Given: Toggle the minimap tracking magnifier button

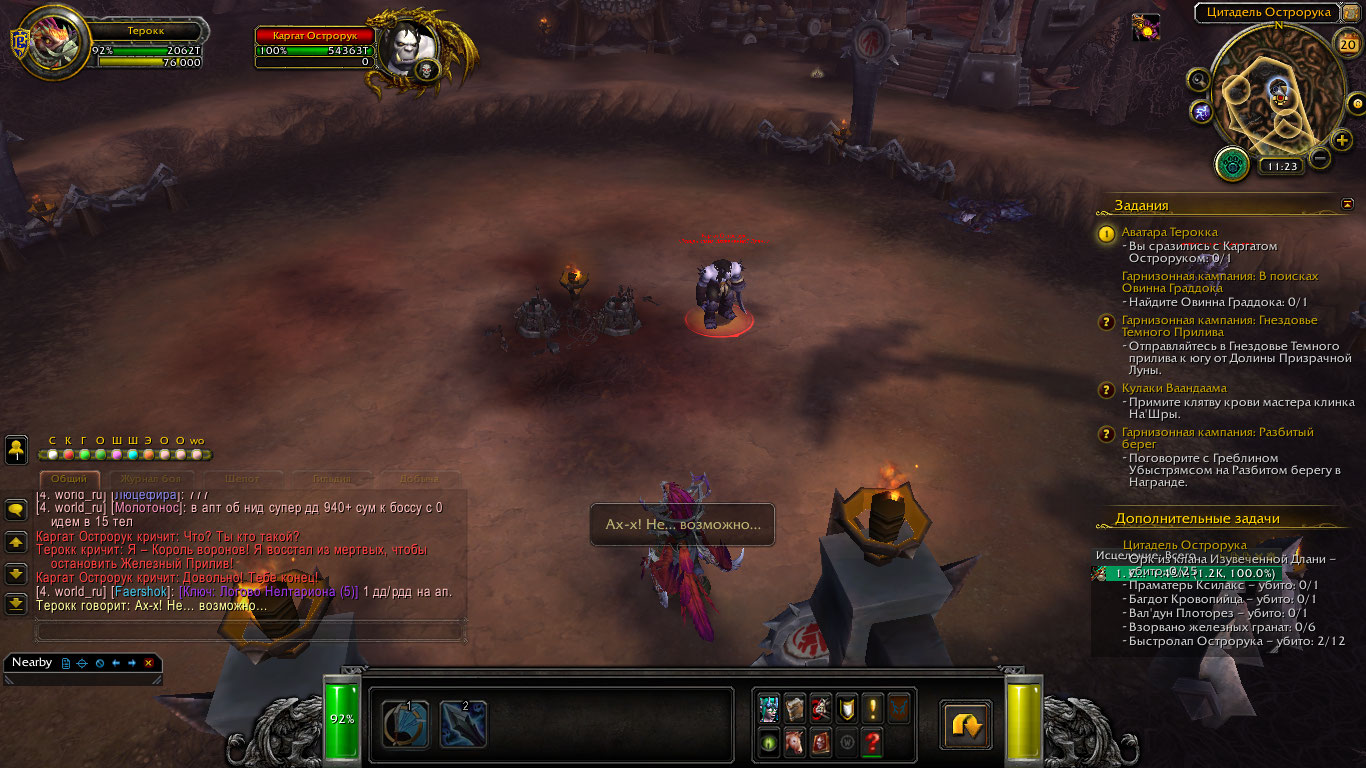Looking at the screenshot, I should pyautogui.click(x=1199, y=79).
